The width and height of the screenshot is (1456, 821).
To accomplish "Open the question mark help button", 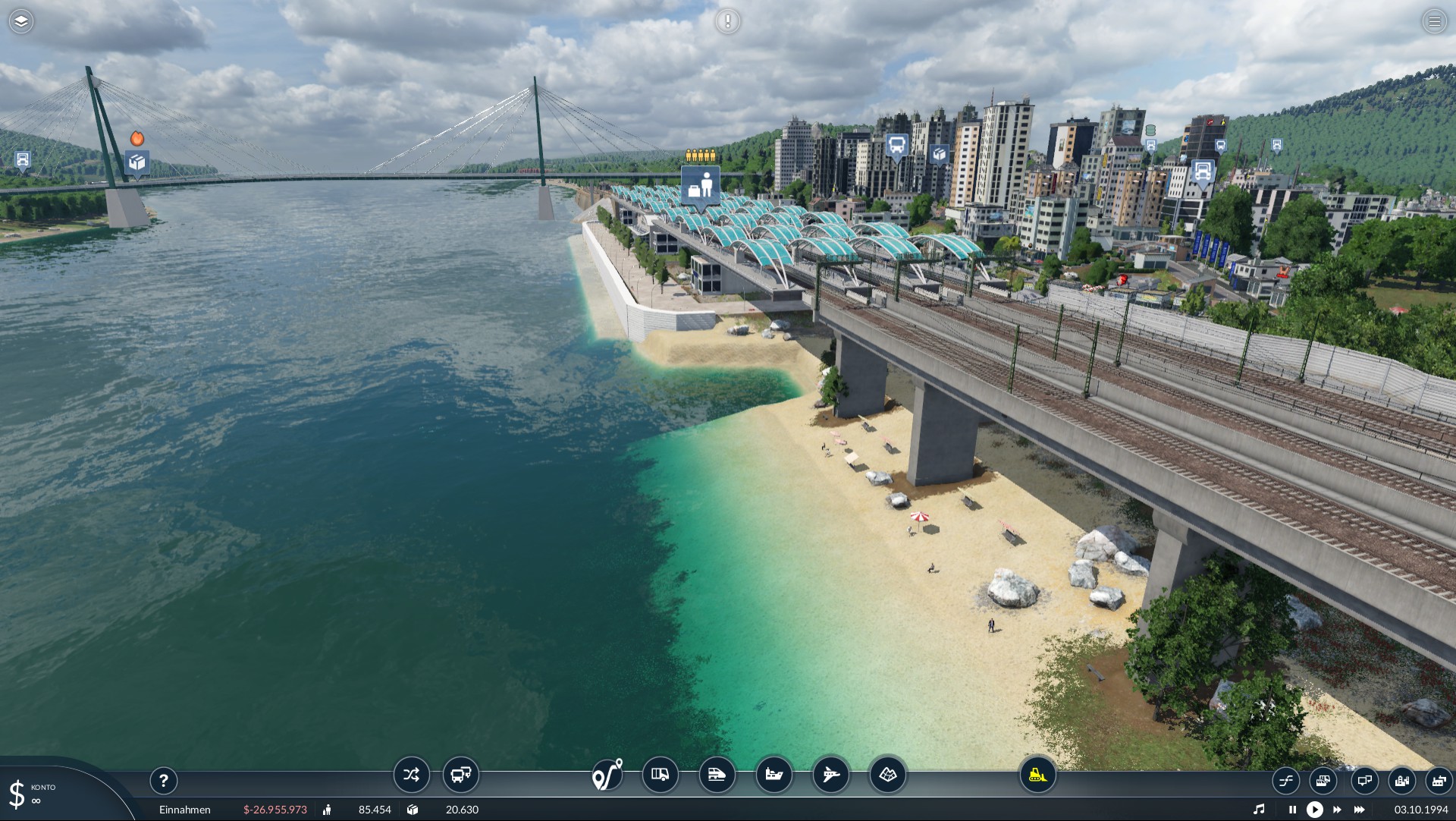I will tap(164, 780).
